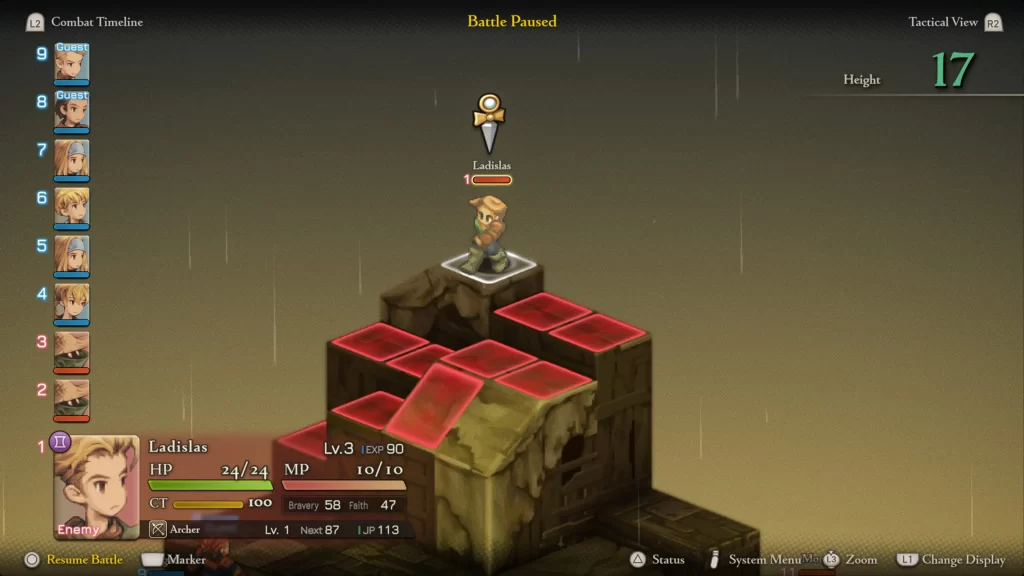
Task: Choose the turn 7 unit portrait
Action: (72, 158)
